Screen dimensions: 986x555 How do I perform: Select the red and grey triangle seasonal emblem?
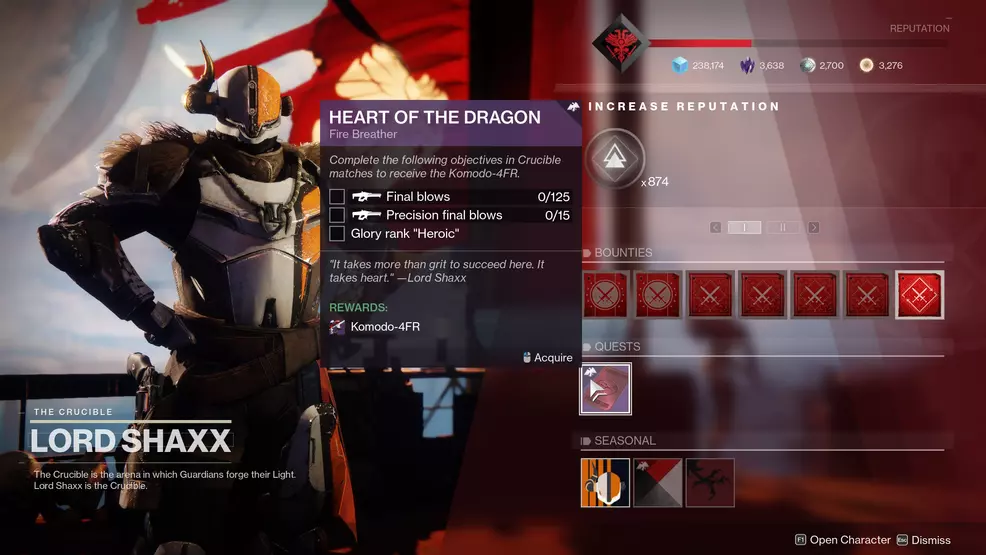point(658,482)
